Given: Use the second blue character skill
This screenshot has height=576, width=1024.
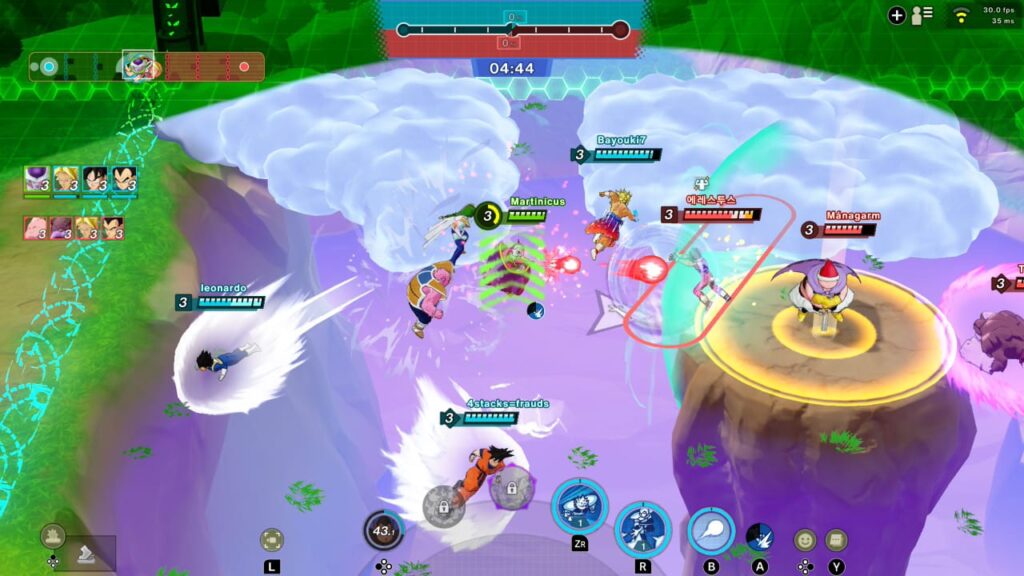Looking at the screenshot, I should [x=642, y=528].
